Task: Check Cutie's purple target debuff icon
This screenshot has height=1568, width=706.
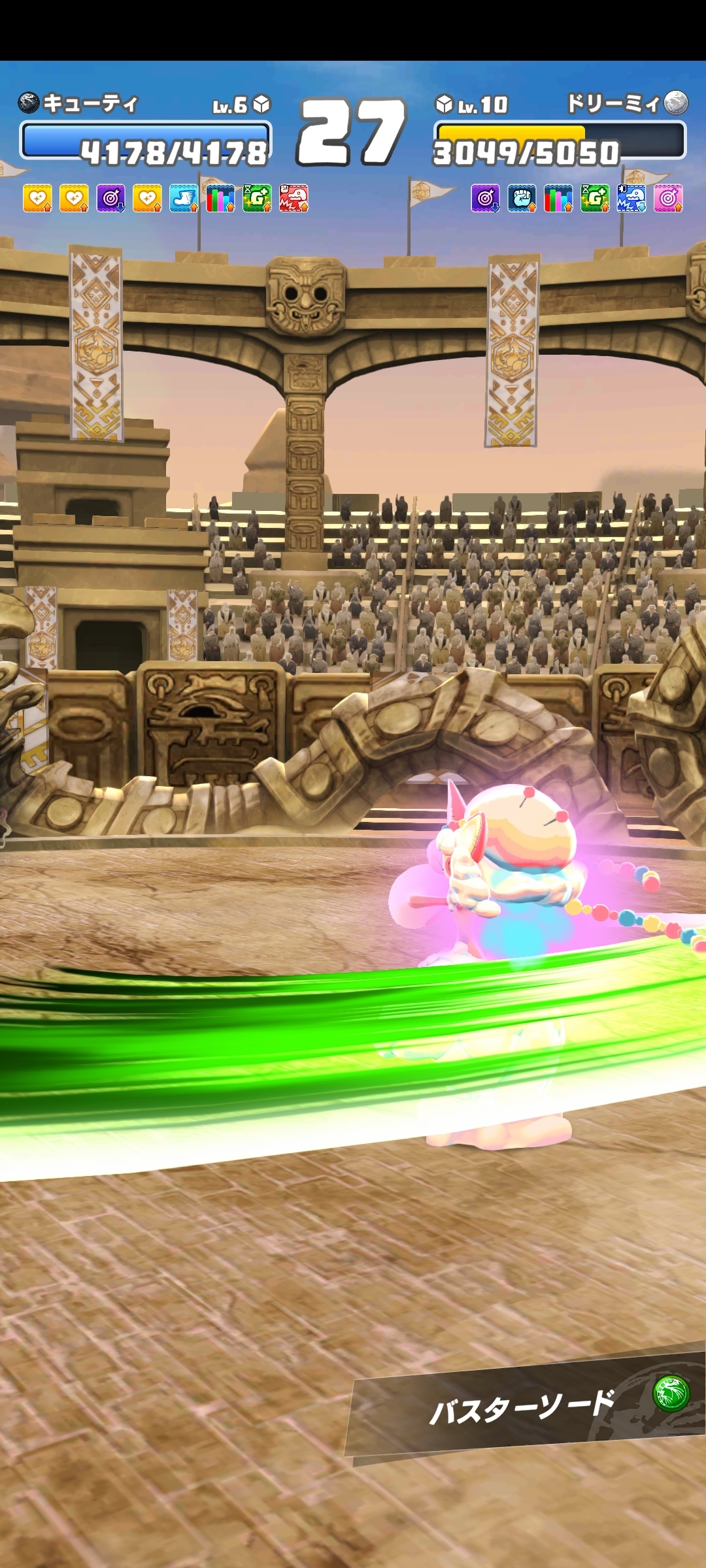Action: (110, 198)
